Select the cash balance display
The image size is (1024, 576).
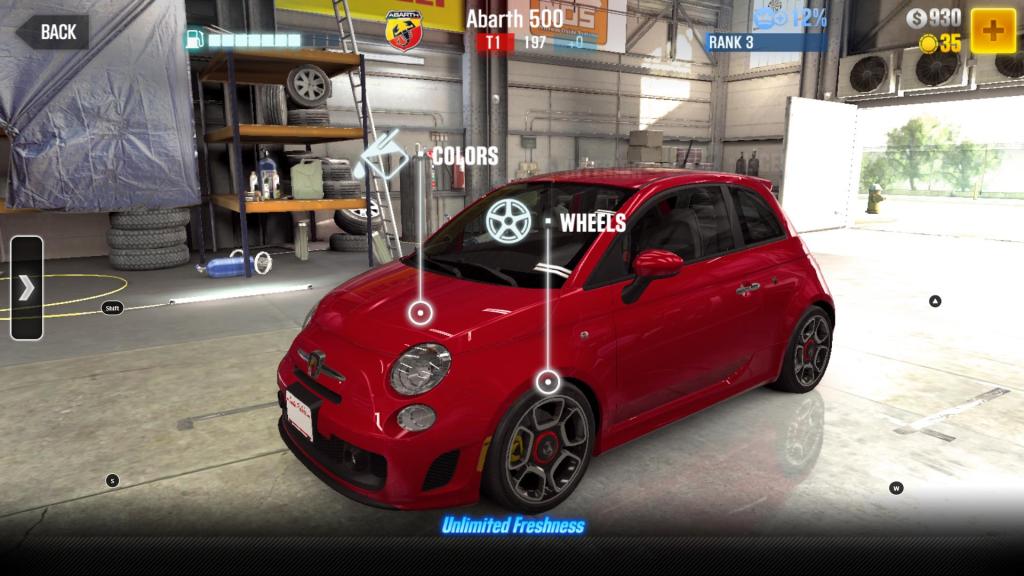933,18
